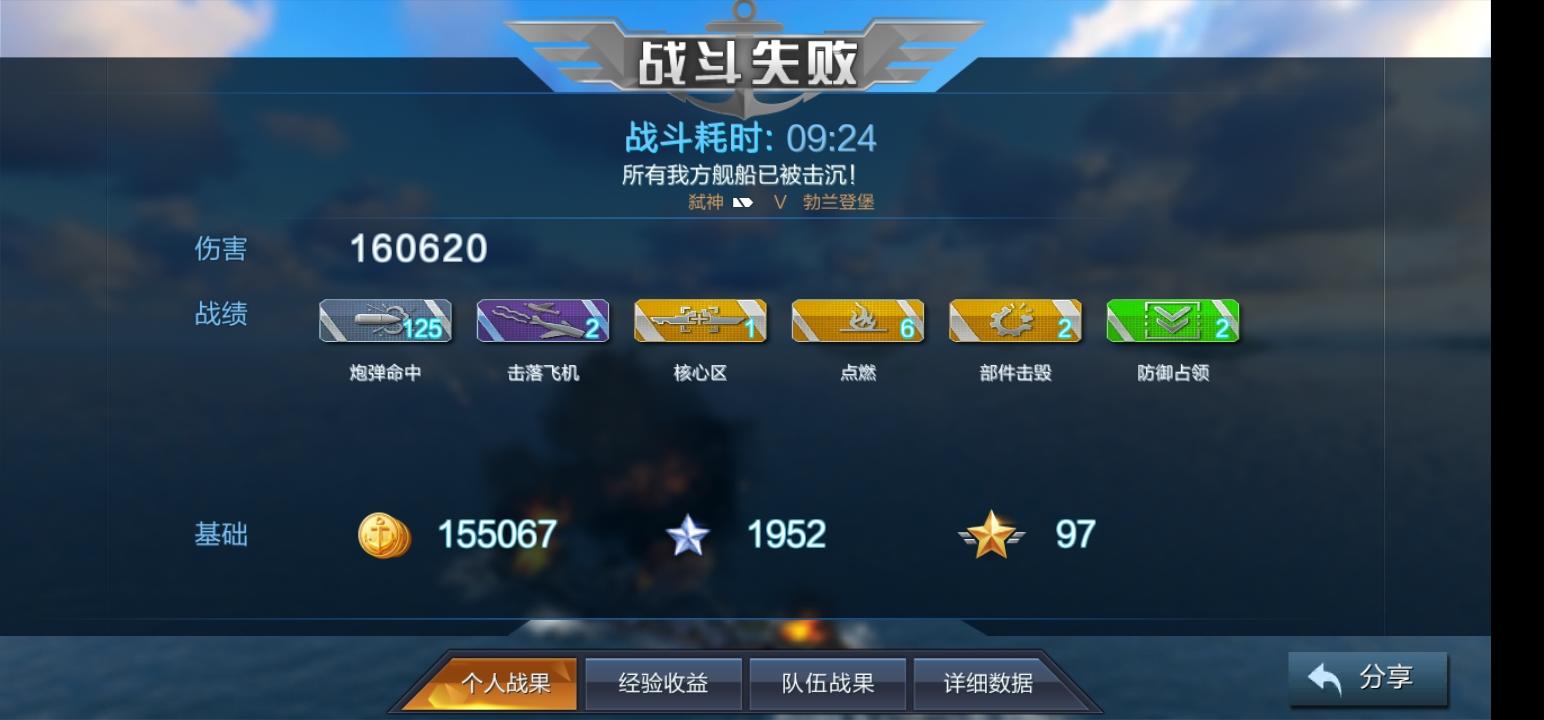Click the 核心区 citadel hit icon

(x=700, y=320)
